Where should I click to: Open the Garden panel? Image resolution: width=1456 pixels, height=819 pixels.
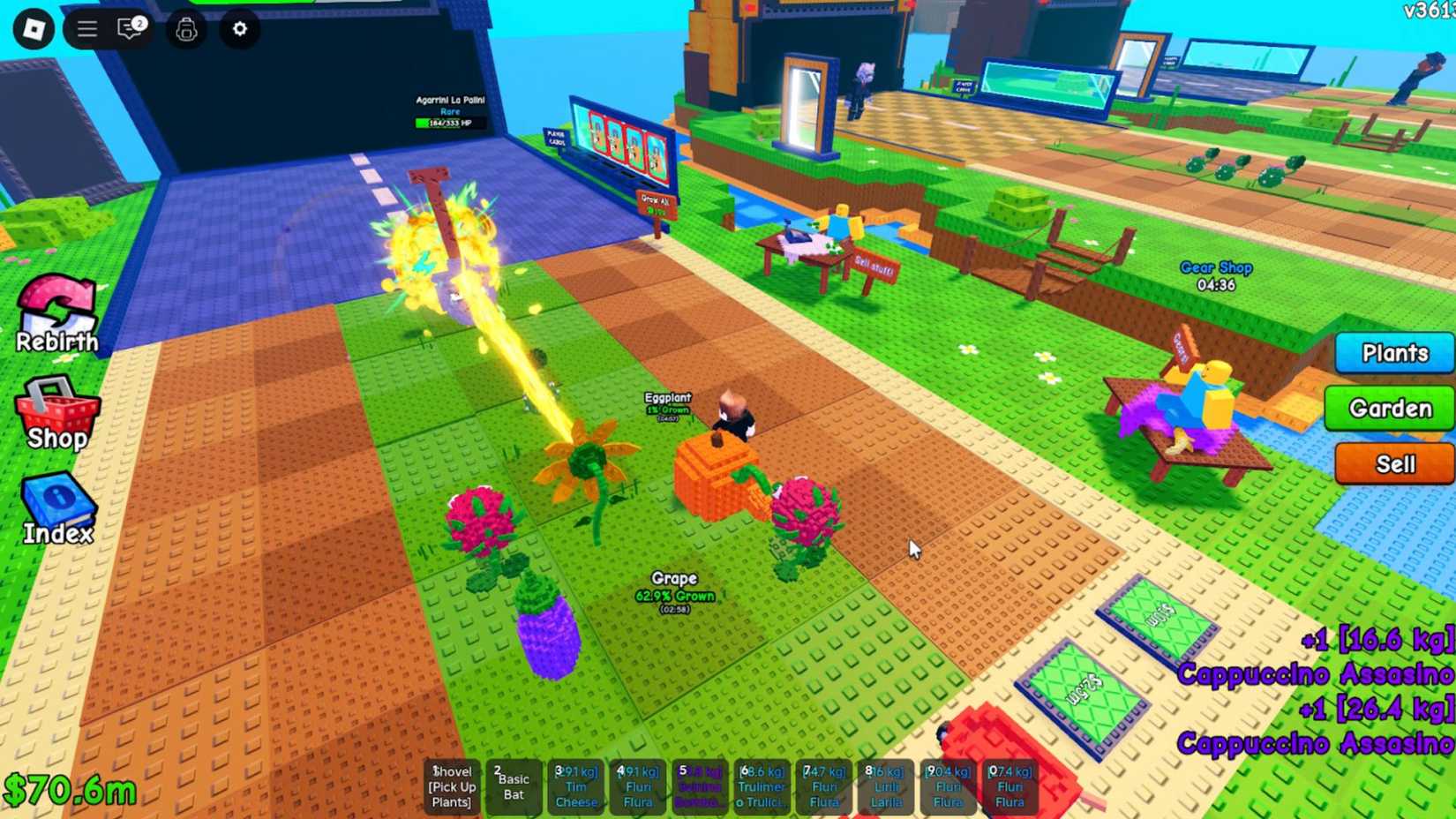click(x=1389, y=409)
